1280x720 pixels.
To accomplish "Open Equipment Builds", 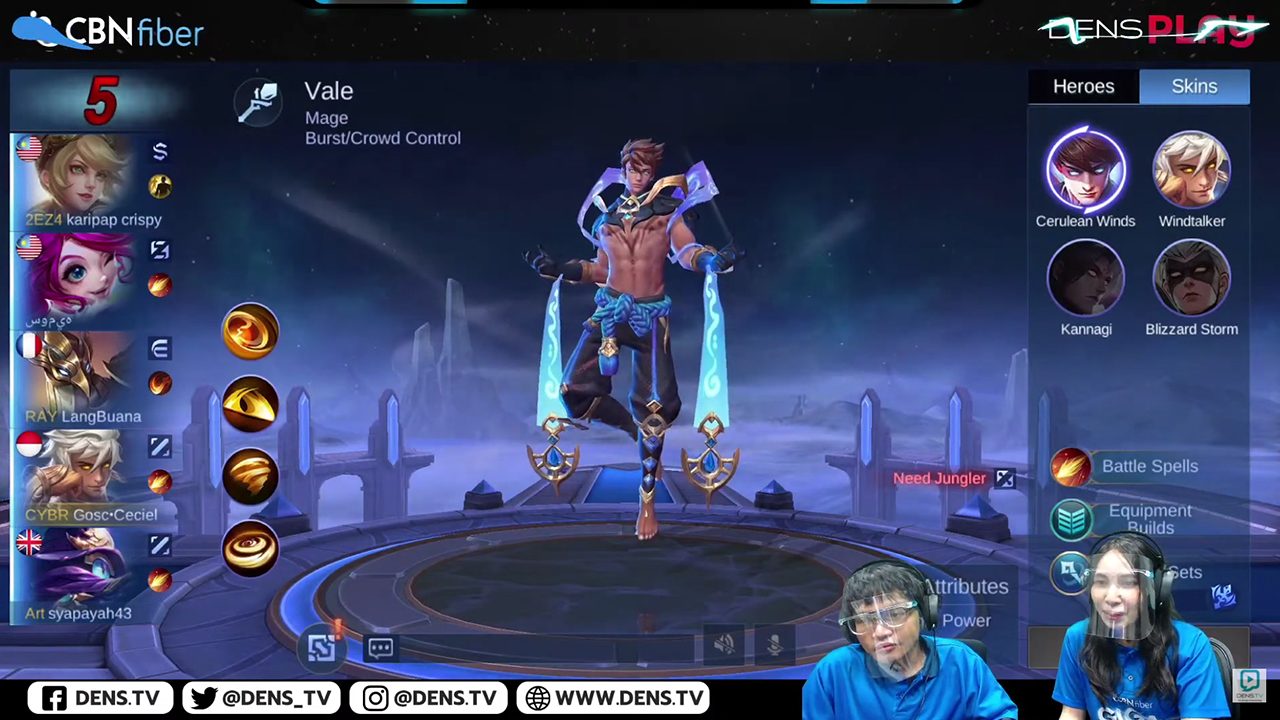I will click(1148, 519).
